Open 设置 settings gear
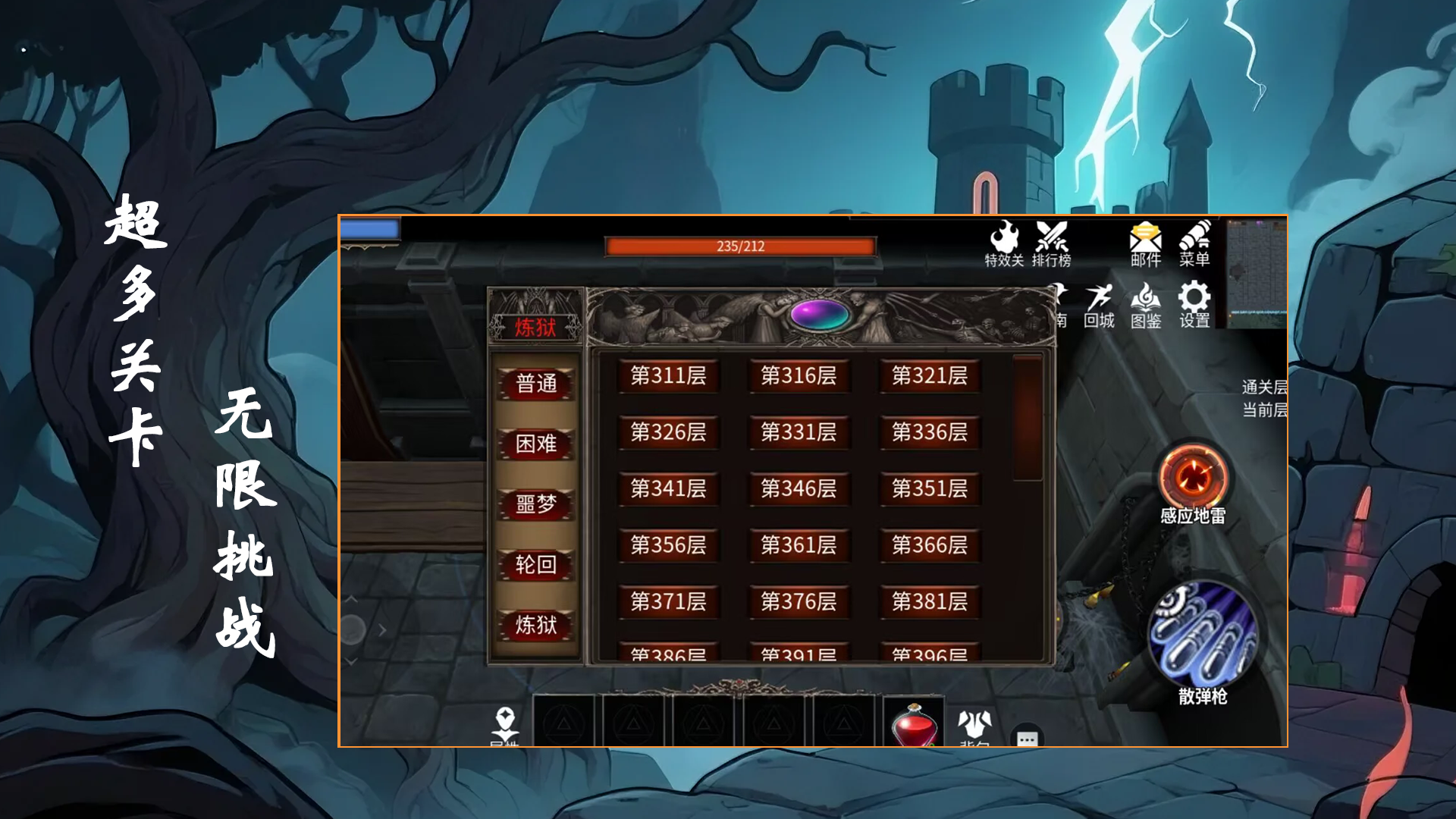The image size is (1456, 819). click(x=1194, y=306)
